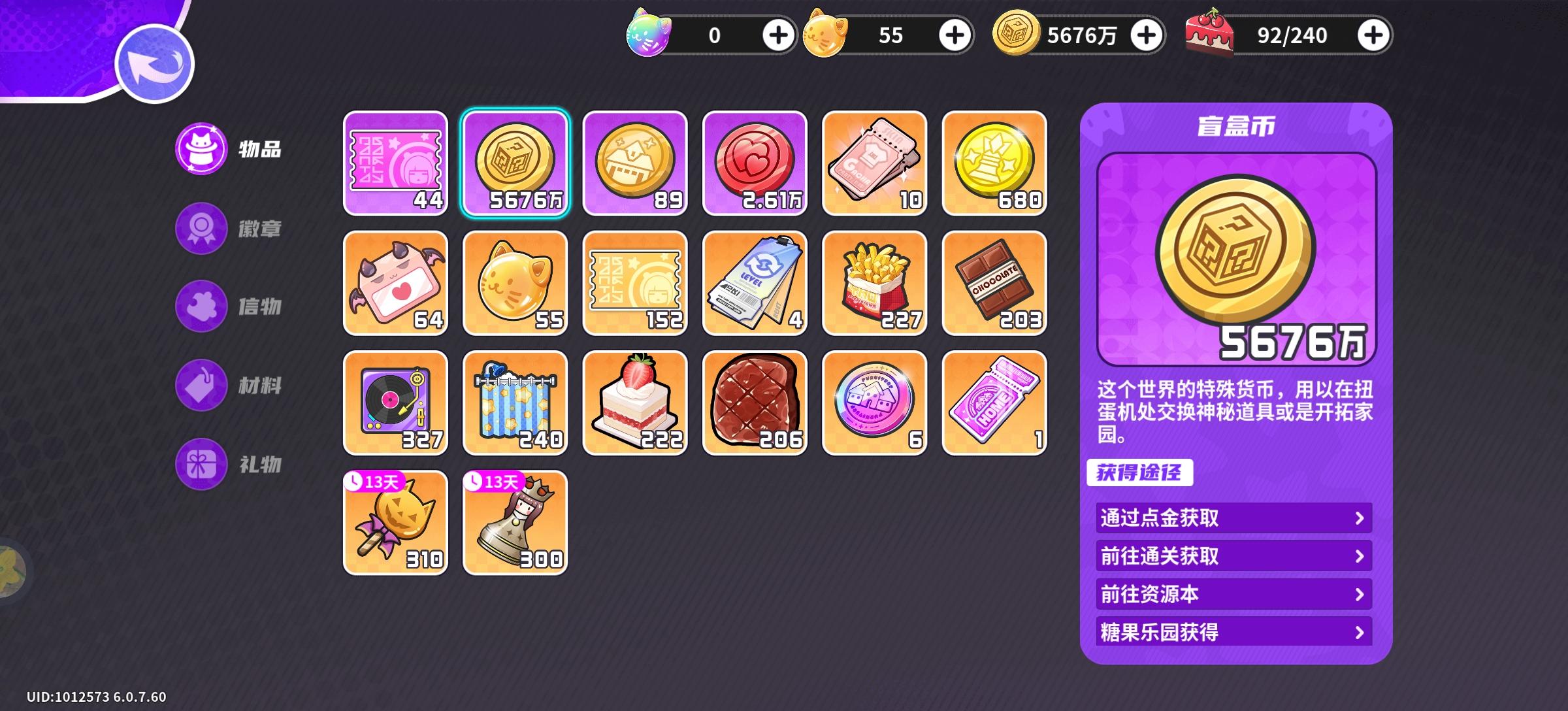Viewport: 1568px width, 711px height.
Task: Expand the 通过点金获取 option
Action: coord(1232,518)
